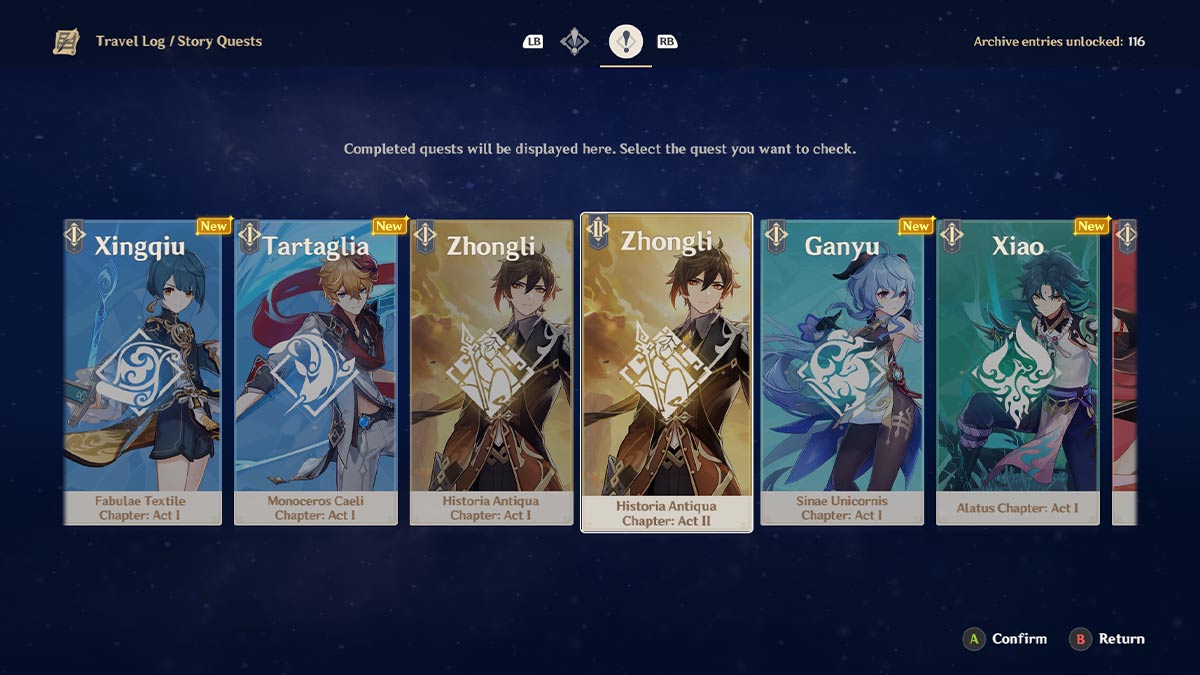Confirm the selected quest
Image resolution: width=1200 pixels, height=675 pixels.
click(1004, 639)
